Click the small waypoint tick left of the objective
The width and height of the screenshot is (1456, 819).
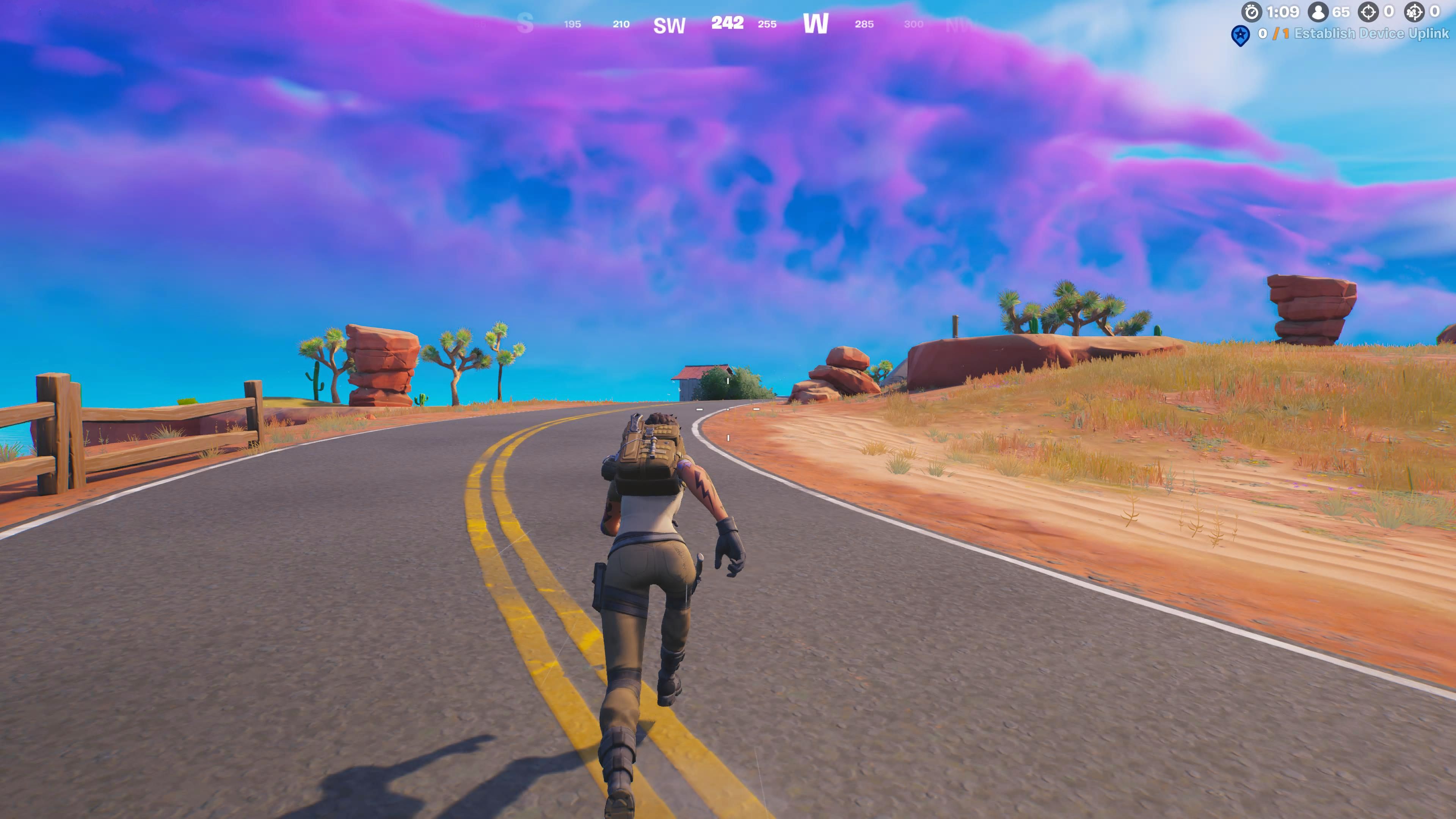[700, 409]
